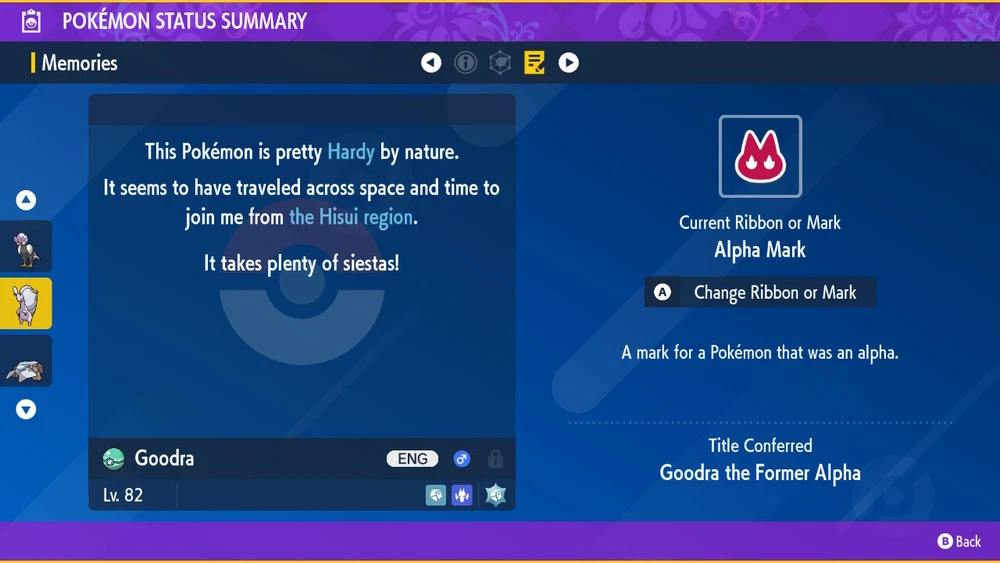Go to the previous summary page arrow
The width and height of the screenshot is (1000, 563).
point(431,63)
